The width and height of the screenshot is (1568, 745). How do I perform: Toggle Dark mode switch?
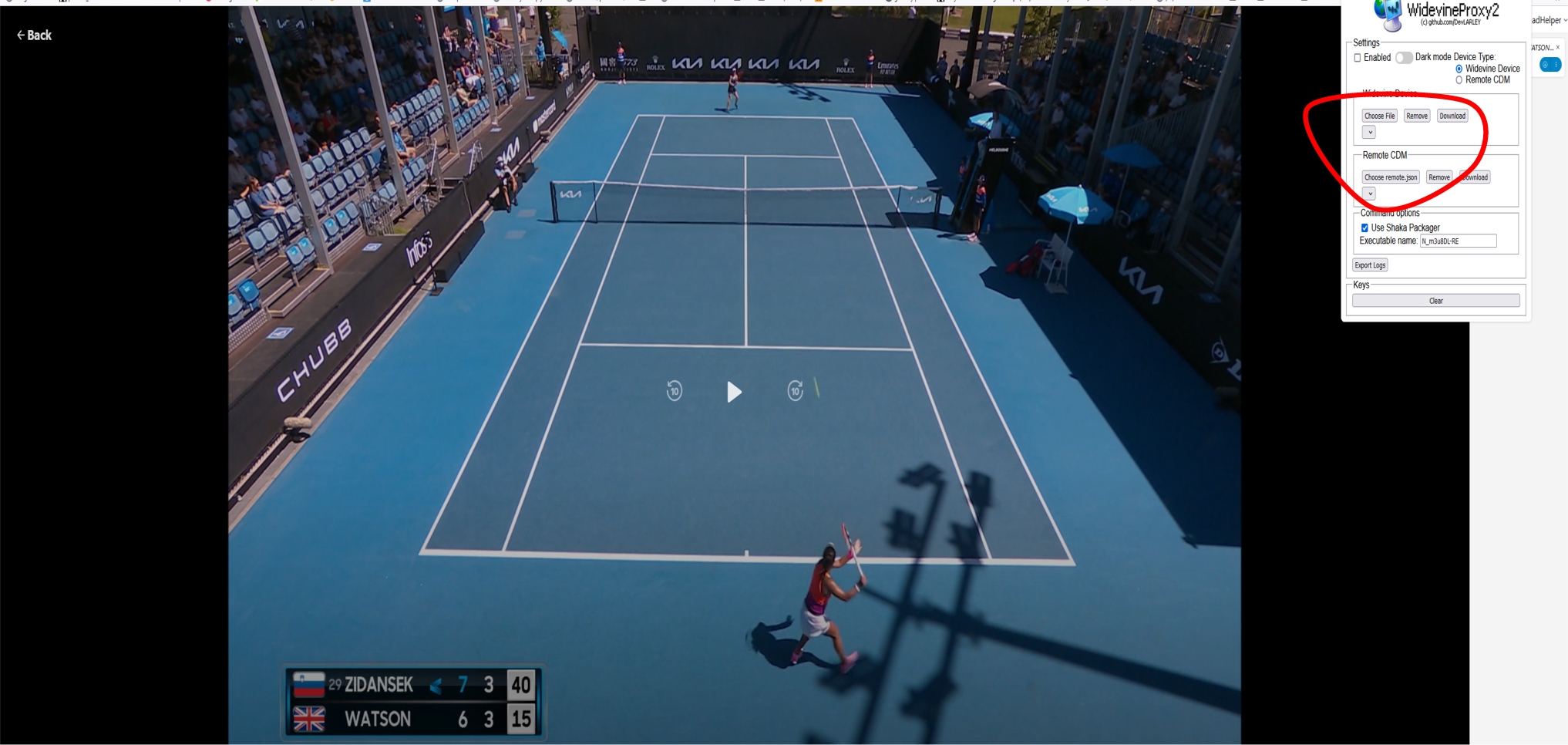click(x=1404, y=58)
